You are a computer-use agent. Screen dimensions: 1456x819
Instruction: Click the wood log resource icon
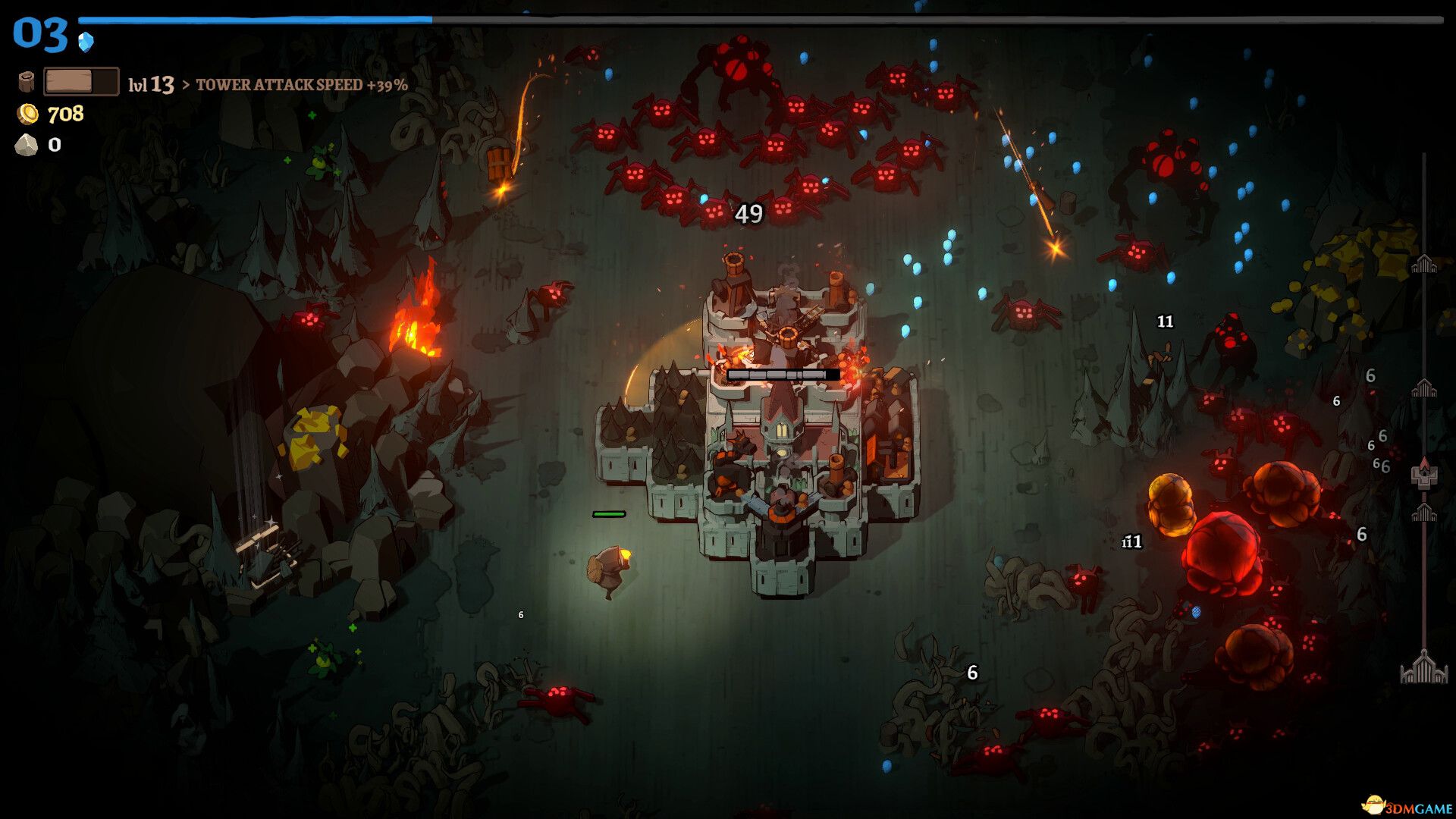pos(27,81)
